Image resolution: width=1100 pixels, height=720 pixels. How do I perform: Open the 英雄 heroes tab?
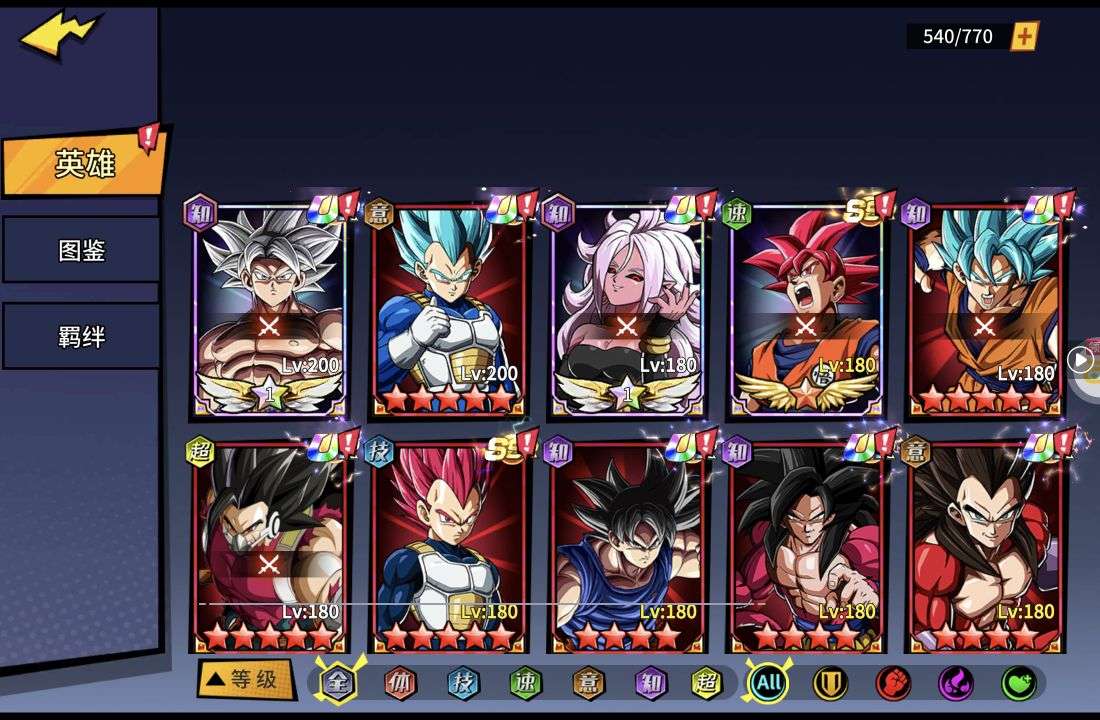coord(84,163)
